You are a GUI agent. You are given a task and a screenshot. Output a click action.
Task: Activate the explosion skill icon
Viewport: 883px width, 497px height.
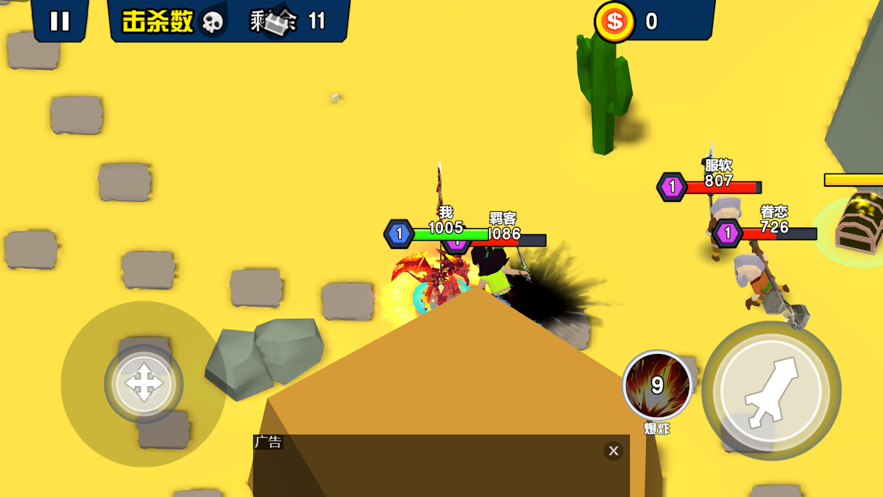tap(657, 385)
